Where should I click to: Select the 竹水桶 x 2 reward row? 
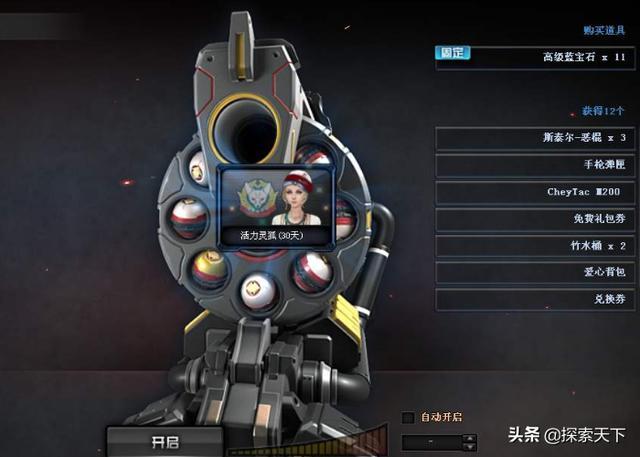click(x=535, y=246)
